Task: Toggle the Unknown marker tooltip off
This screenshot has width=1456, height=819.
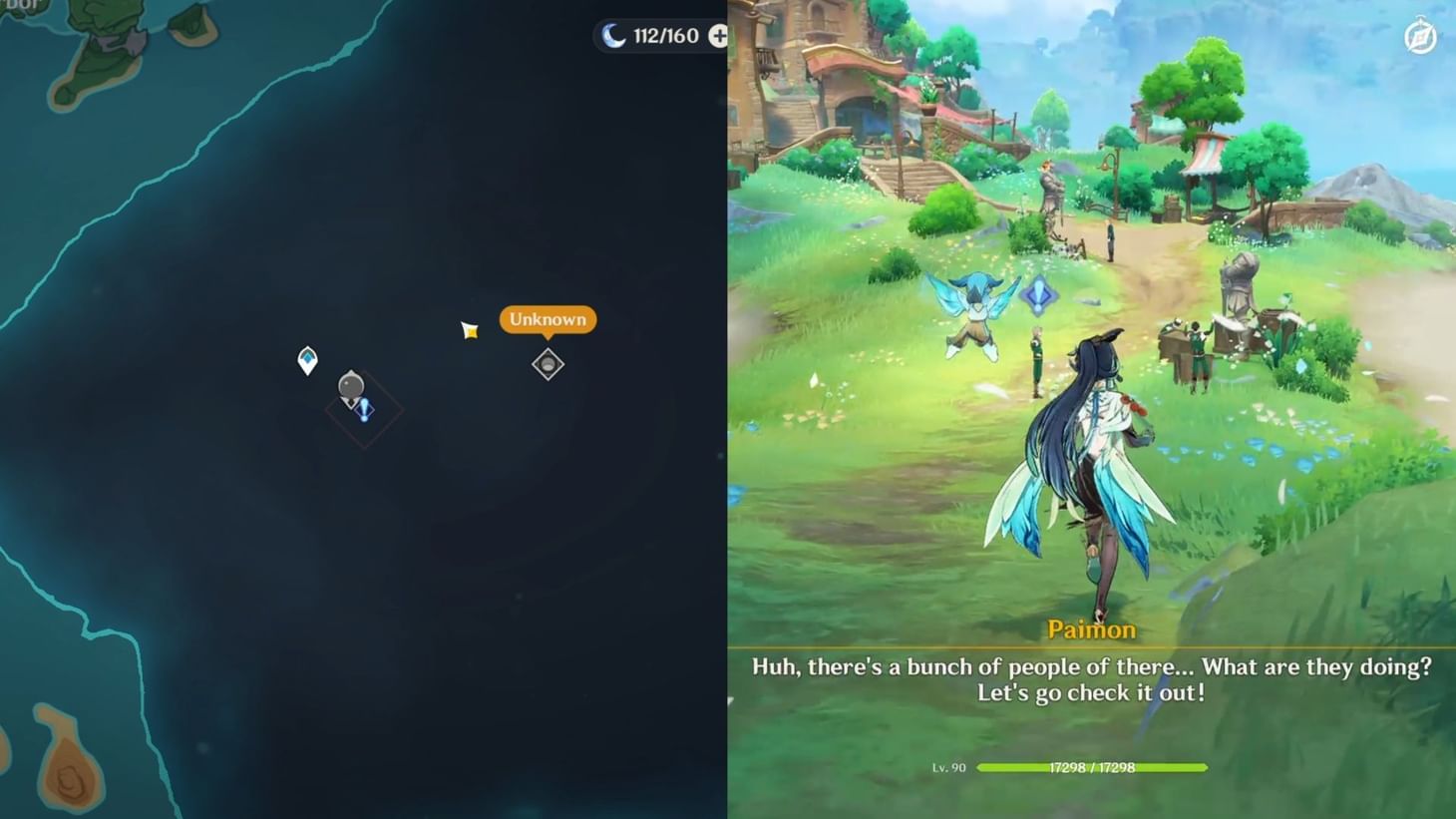Action: pyautogui.click(x=546, y=319)
